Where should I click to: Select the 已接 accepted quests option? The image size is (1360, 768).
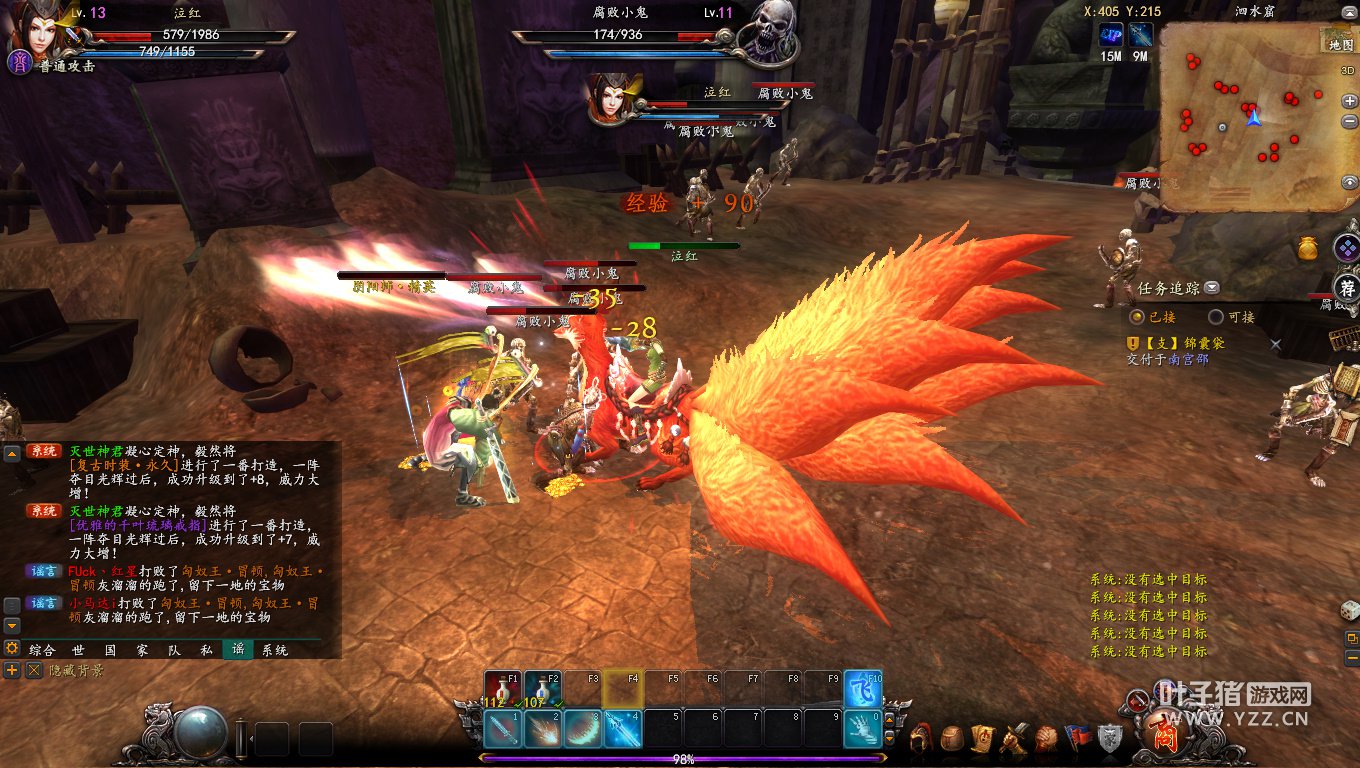tap(1137, 317)
